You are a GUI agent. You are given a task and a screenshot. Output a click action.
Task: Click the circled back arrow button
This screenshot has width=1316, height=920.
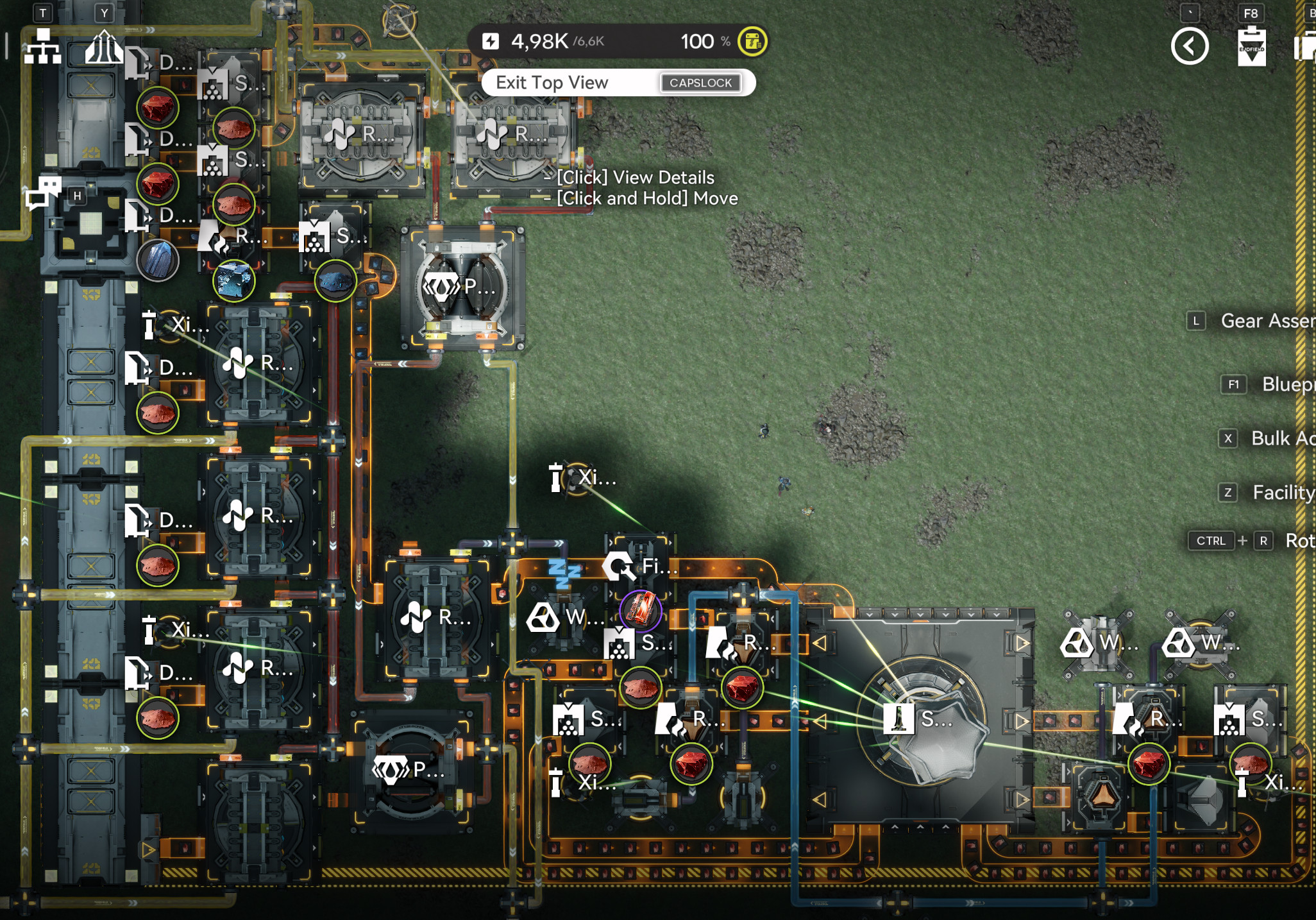(1190, 47)
